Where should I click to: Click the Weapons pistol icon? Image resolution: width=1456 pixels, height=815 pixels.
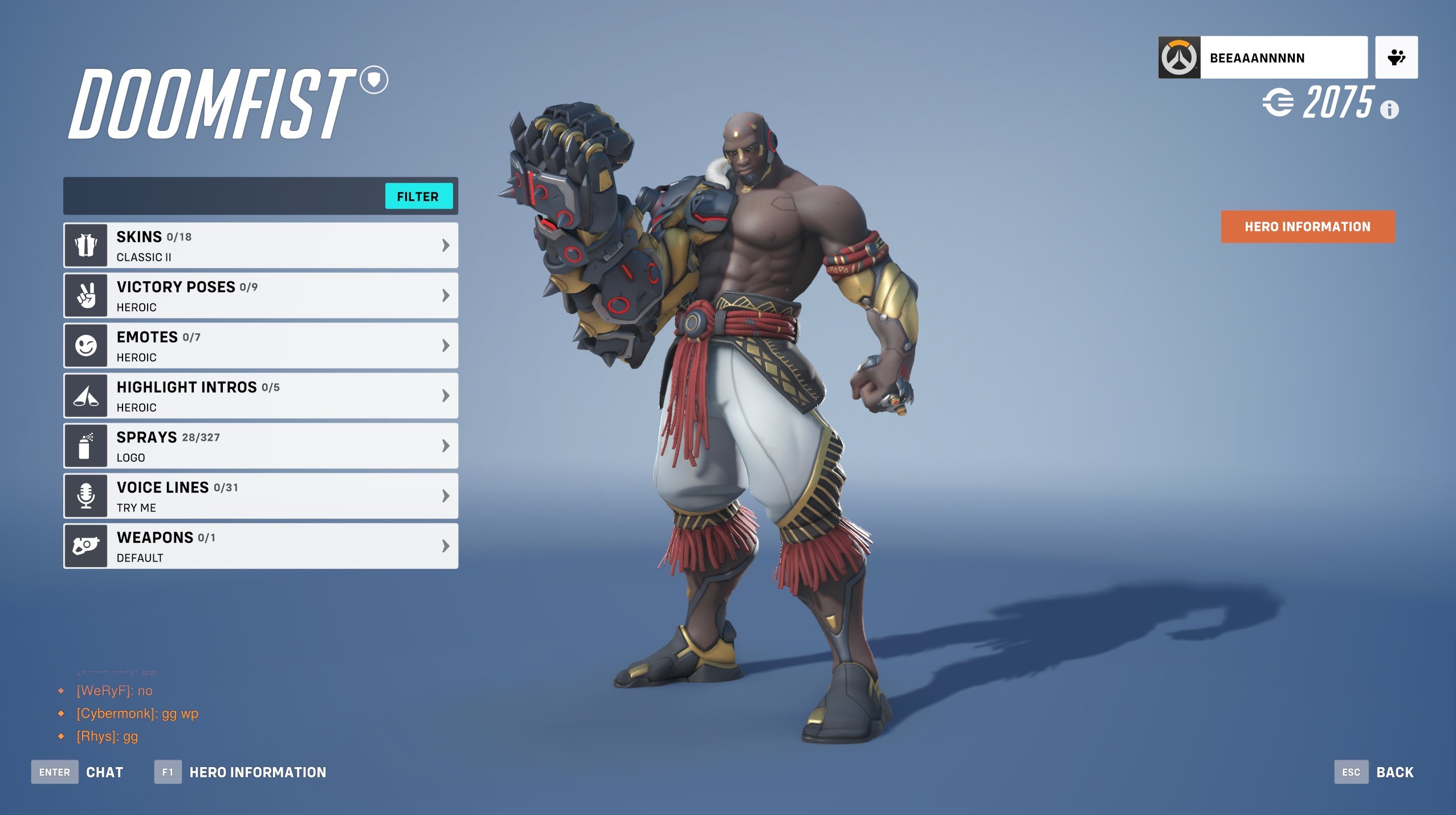pos(85,545)
